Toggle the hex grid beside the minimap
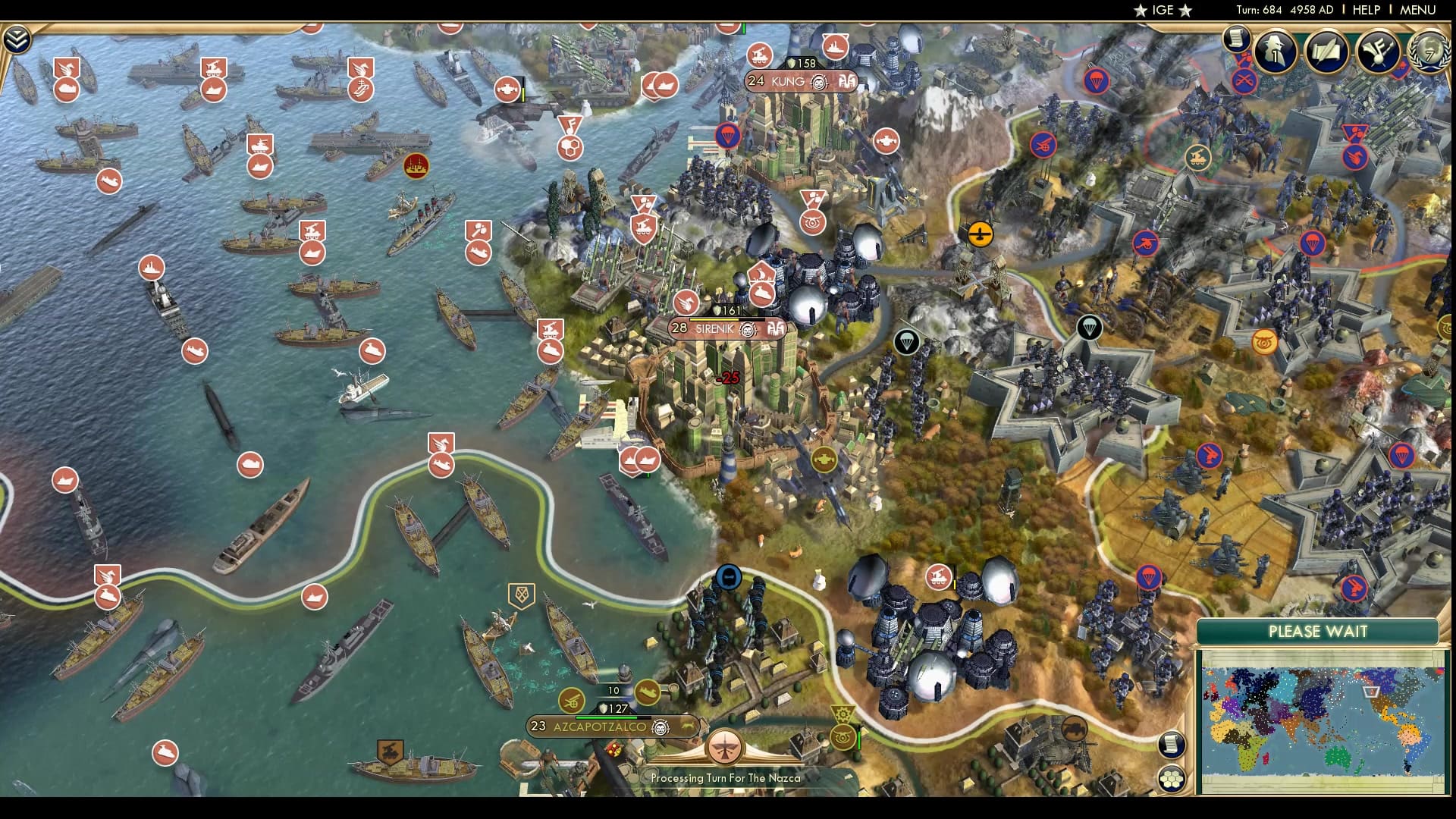Screen dimensions: 1456x819 click(1172, 779)
